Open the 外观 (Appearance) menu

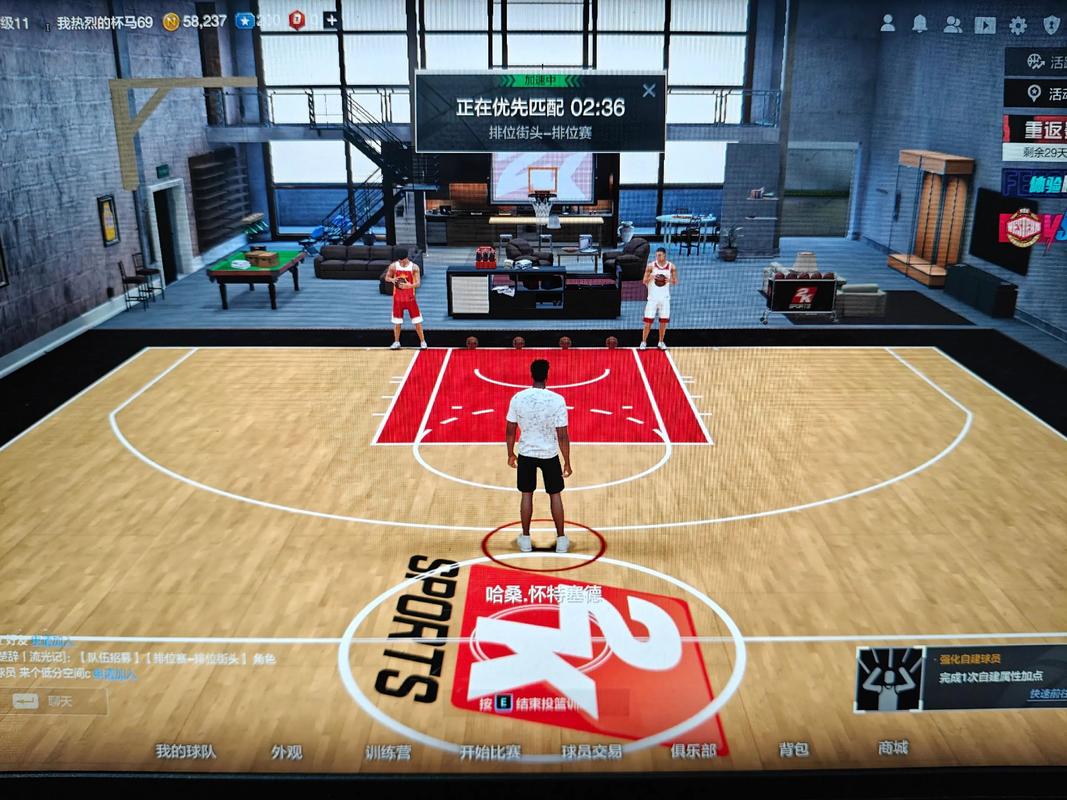(286, 752)
